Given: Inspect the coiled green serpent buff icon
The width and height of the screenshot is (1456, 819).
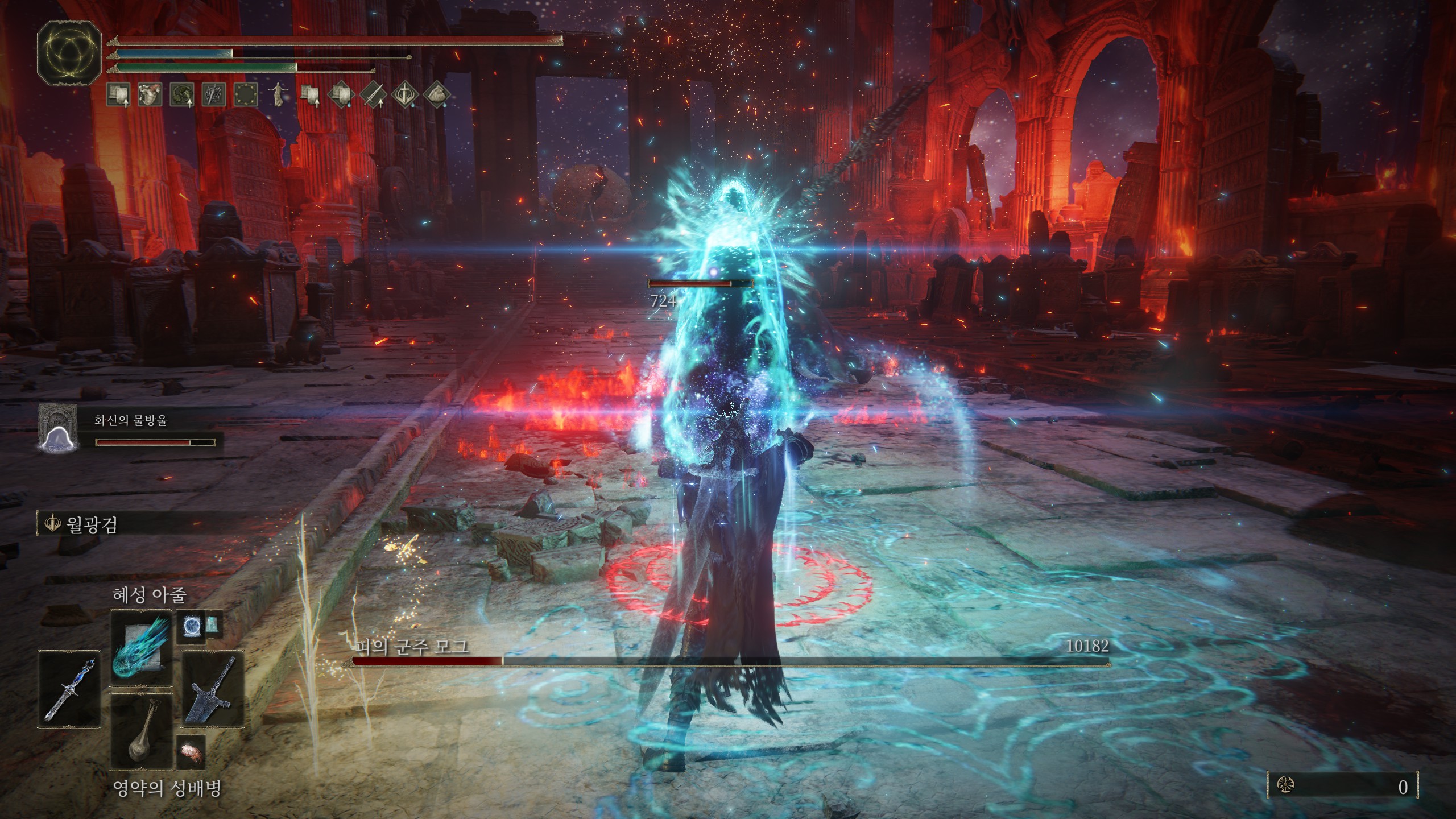Looking at the screenshot, I should pyautogui.click(x=181, y=94).
